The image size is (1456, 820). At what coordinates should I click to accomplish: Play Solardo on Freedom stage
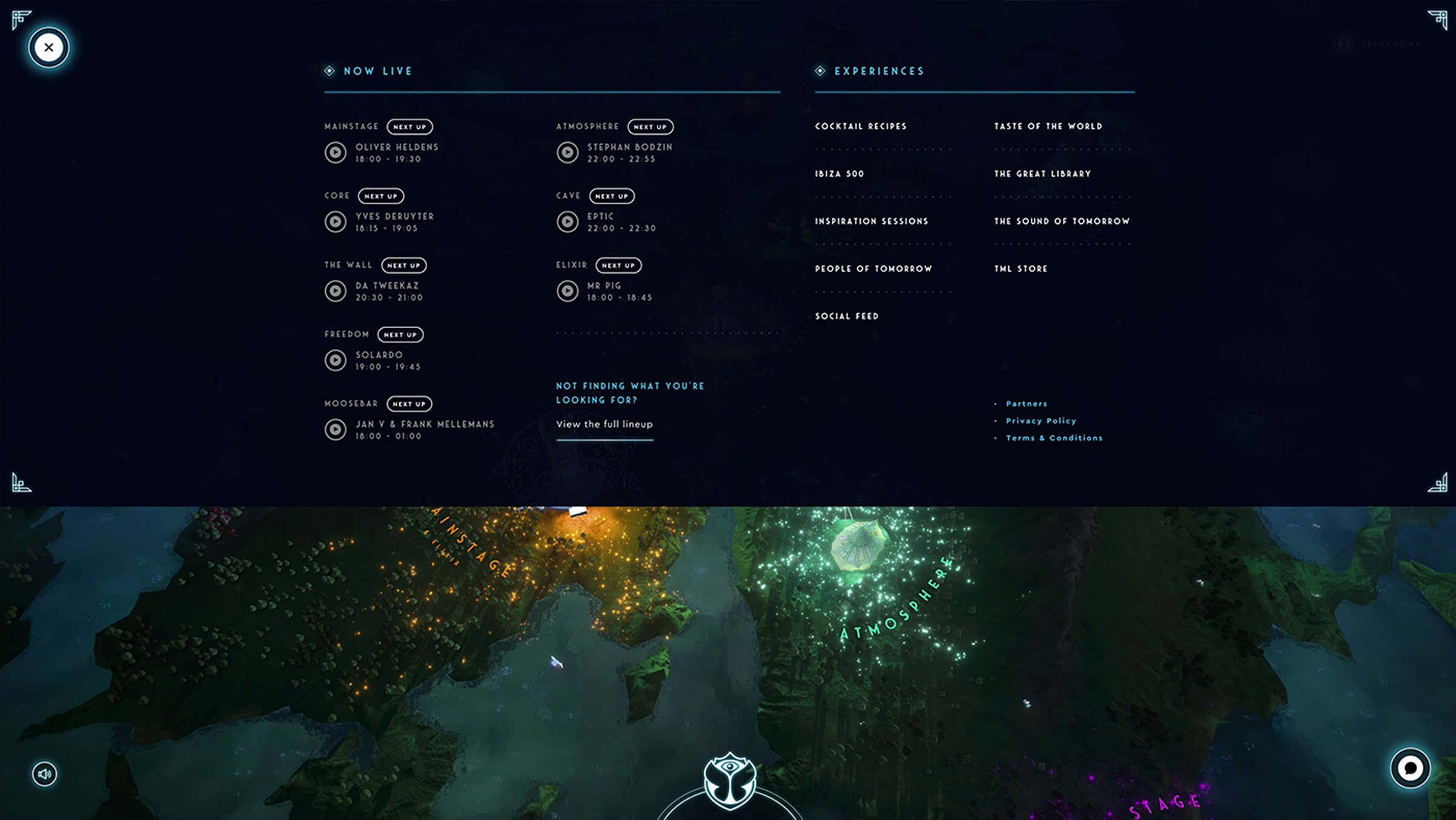335,360
